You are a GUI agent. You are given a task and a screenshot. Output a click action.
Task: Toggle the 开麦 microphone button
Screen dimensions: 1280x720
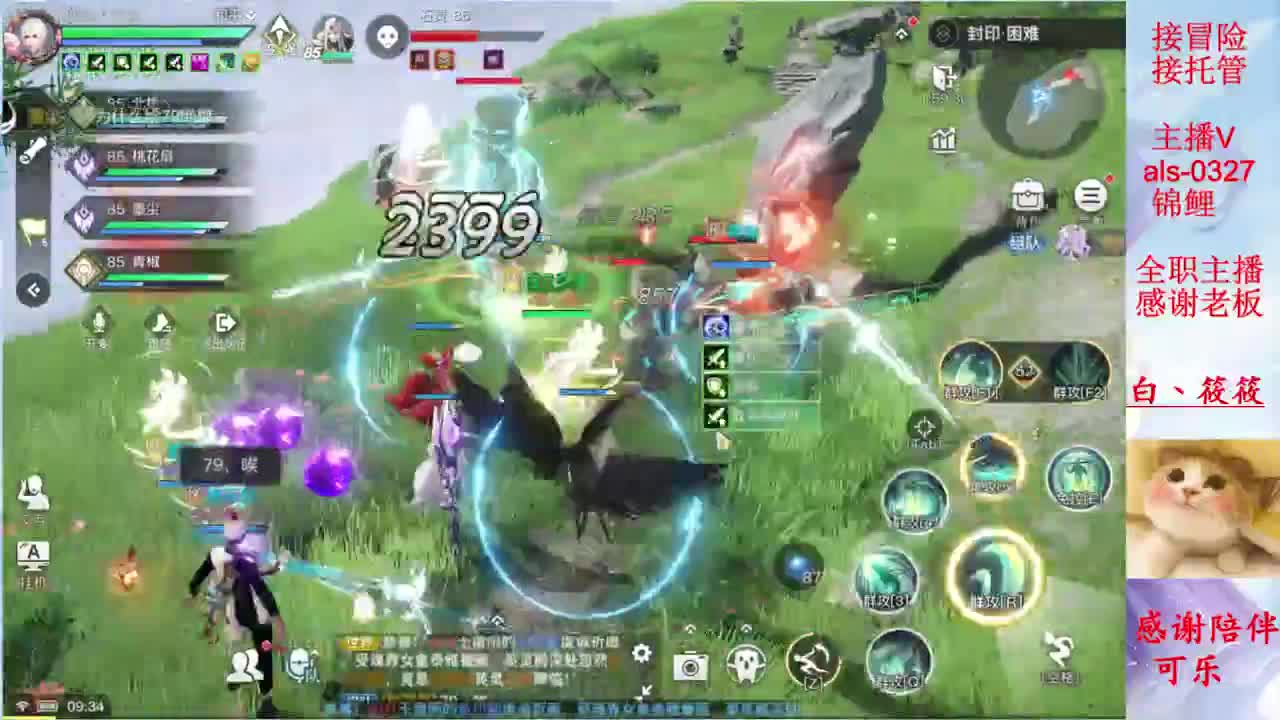click(95, 325)
